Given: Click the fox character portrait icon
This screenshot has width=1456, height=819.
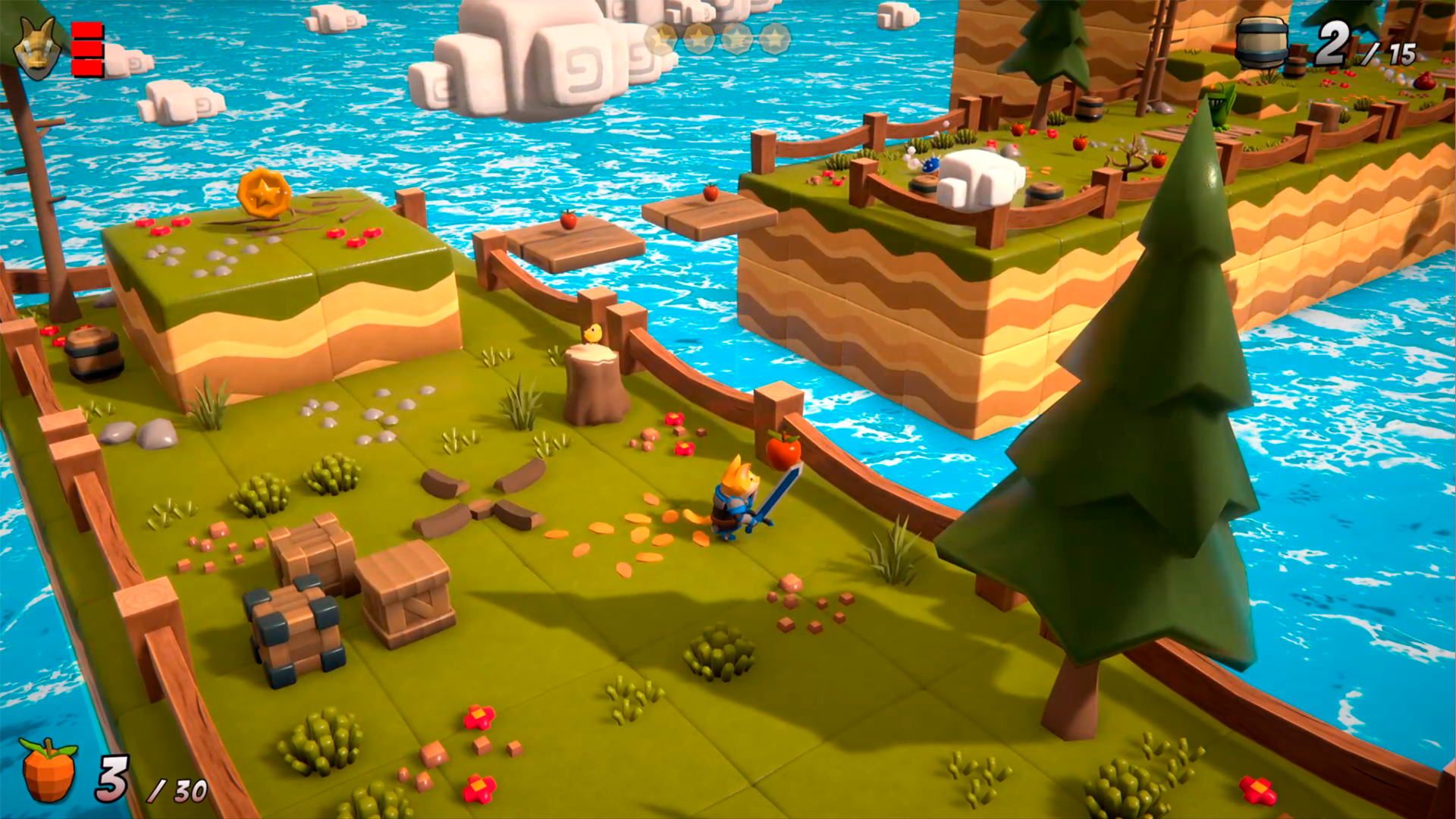Looking at the screenshot, I should pyautogui.click(x=37, y=49).
